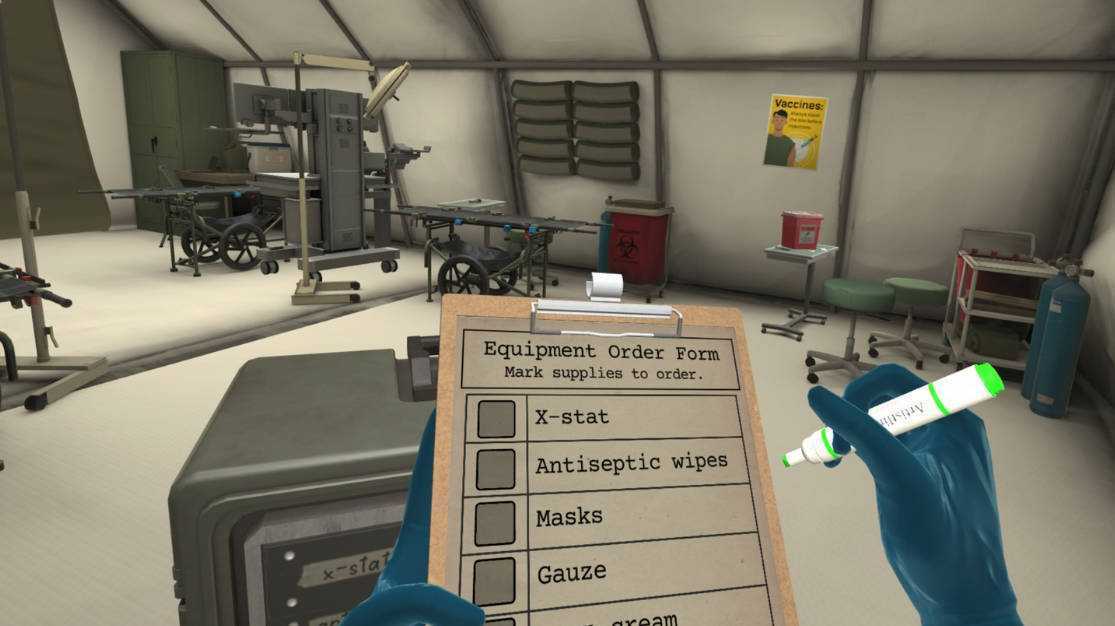
Task: Mark the X-stat checkbox on the order form
Action: (496, 419)
